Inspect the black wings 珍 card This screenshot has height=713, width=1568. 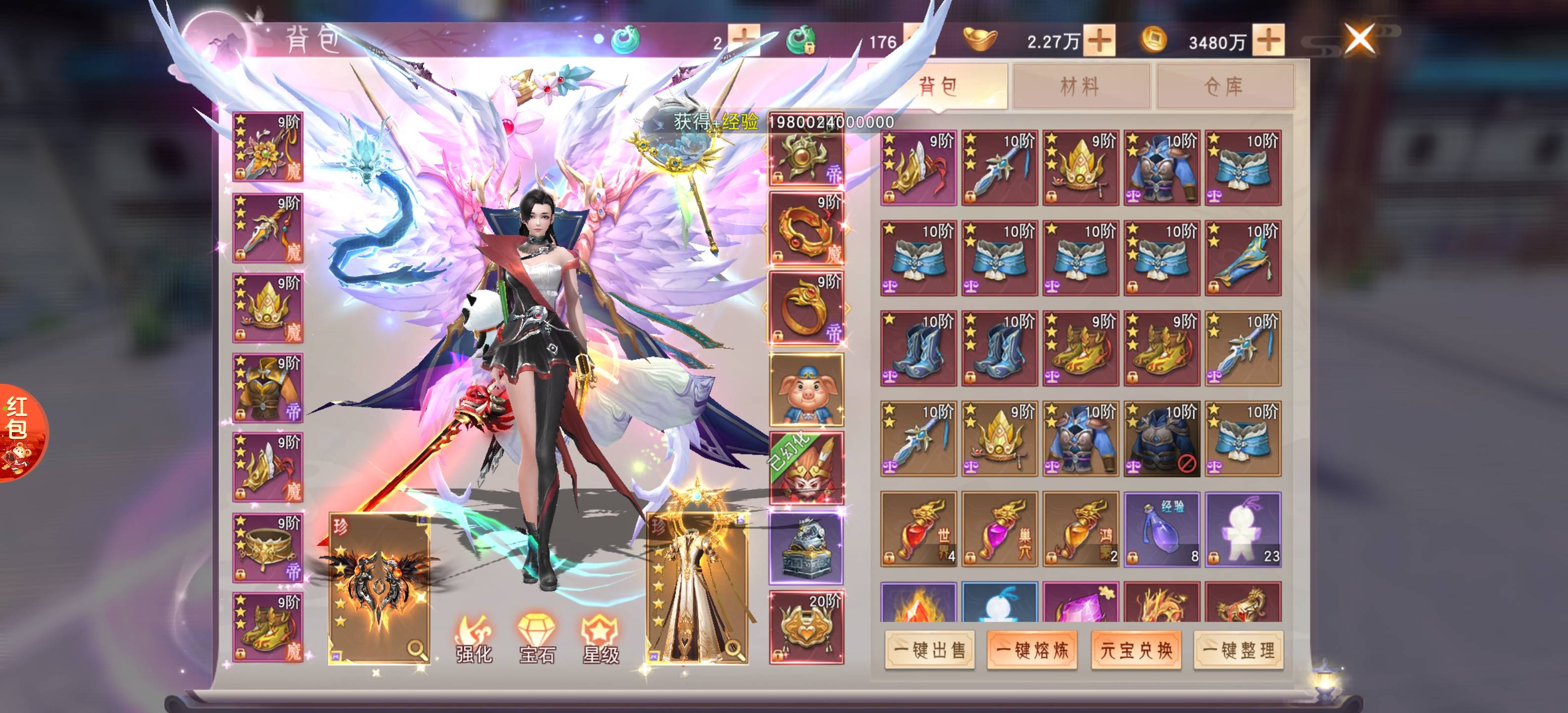tap(379, 588)
